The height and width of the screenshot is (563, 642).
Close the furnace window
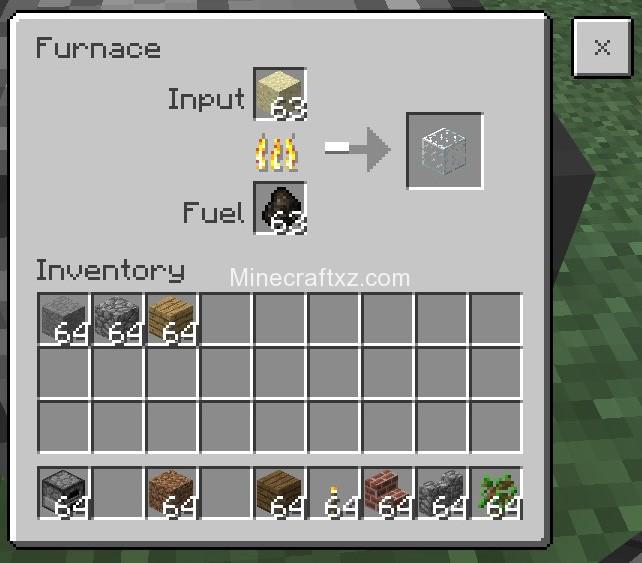tap(601, 47)
